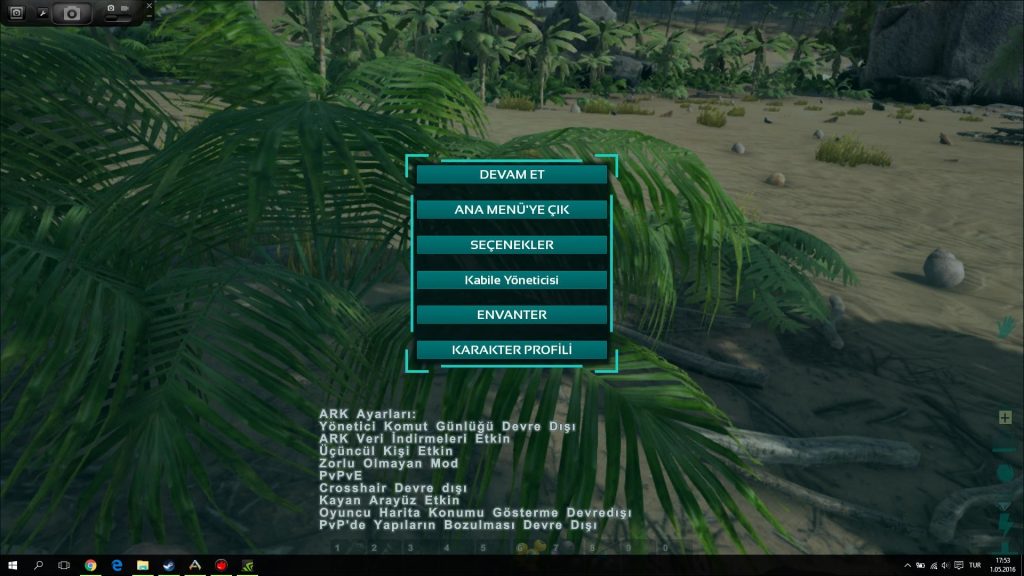Open the Windows Start menu

(13, 565)
